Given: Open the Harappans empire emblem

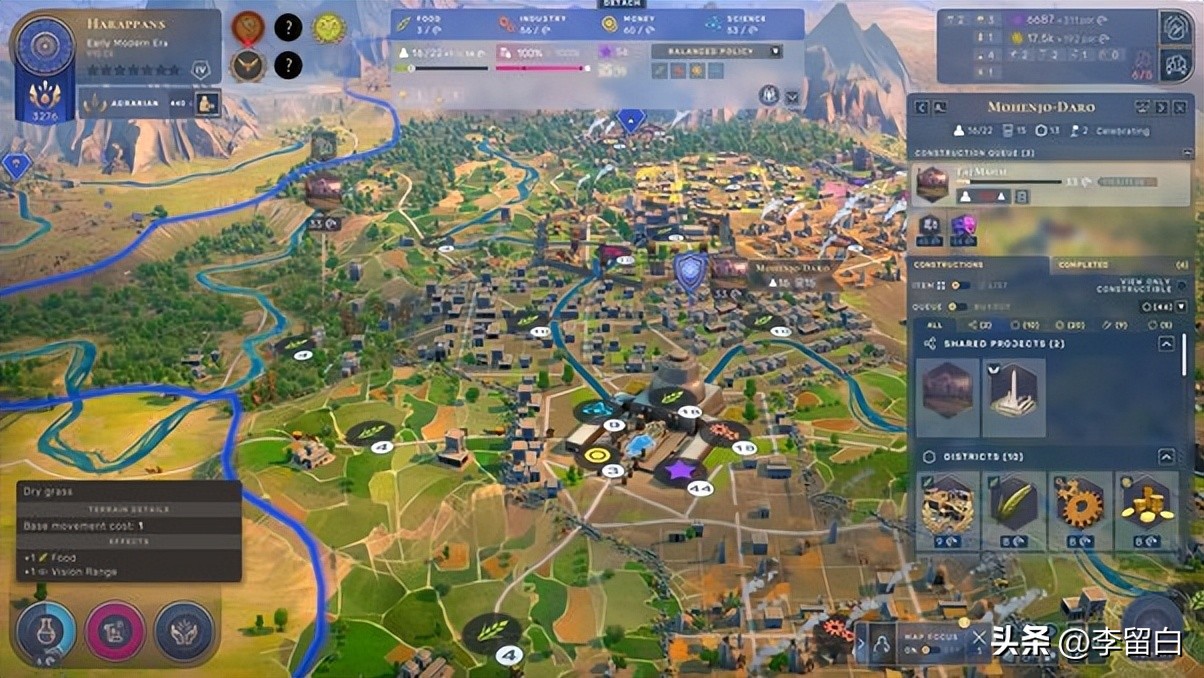Looking at the screenshot, I should click(45, 50).
